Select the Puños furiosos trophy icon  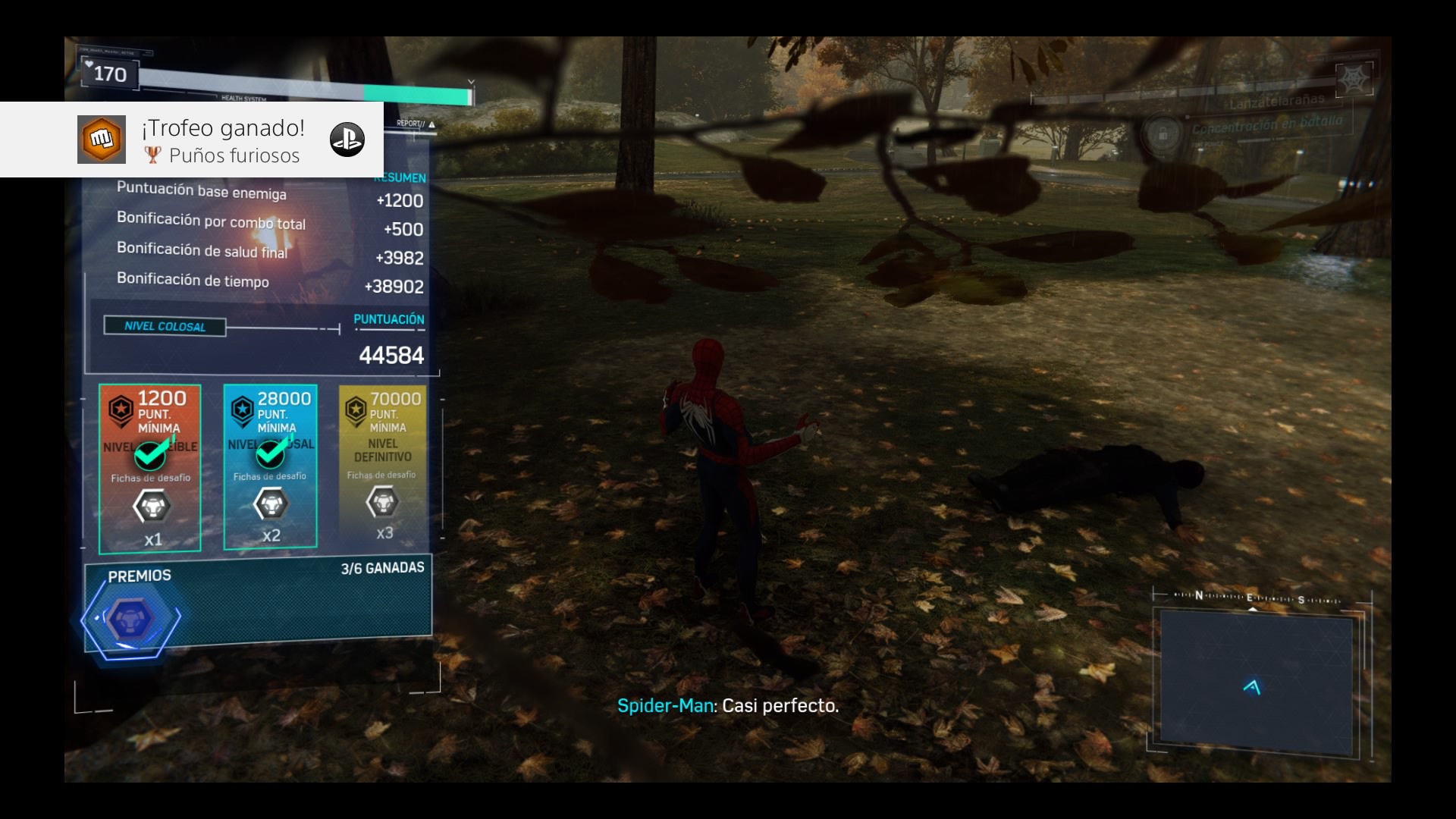(102, 140)
